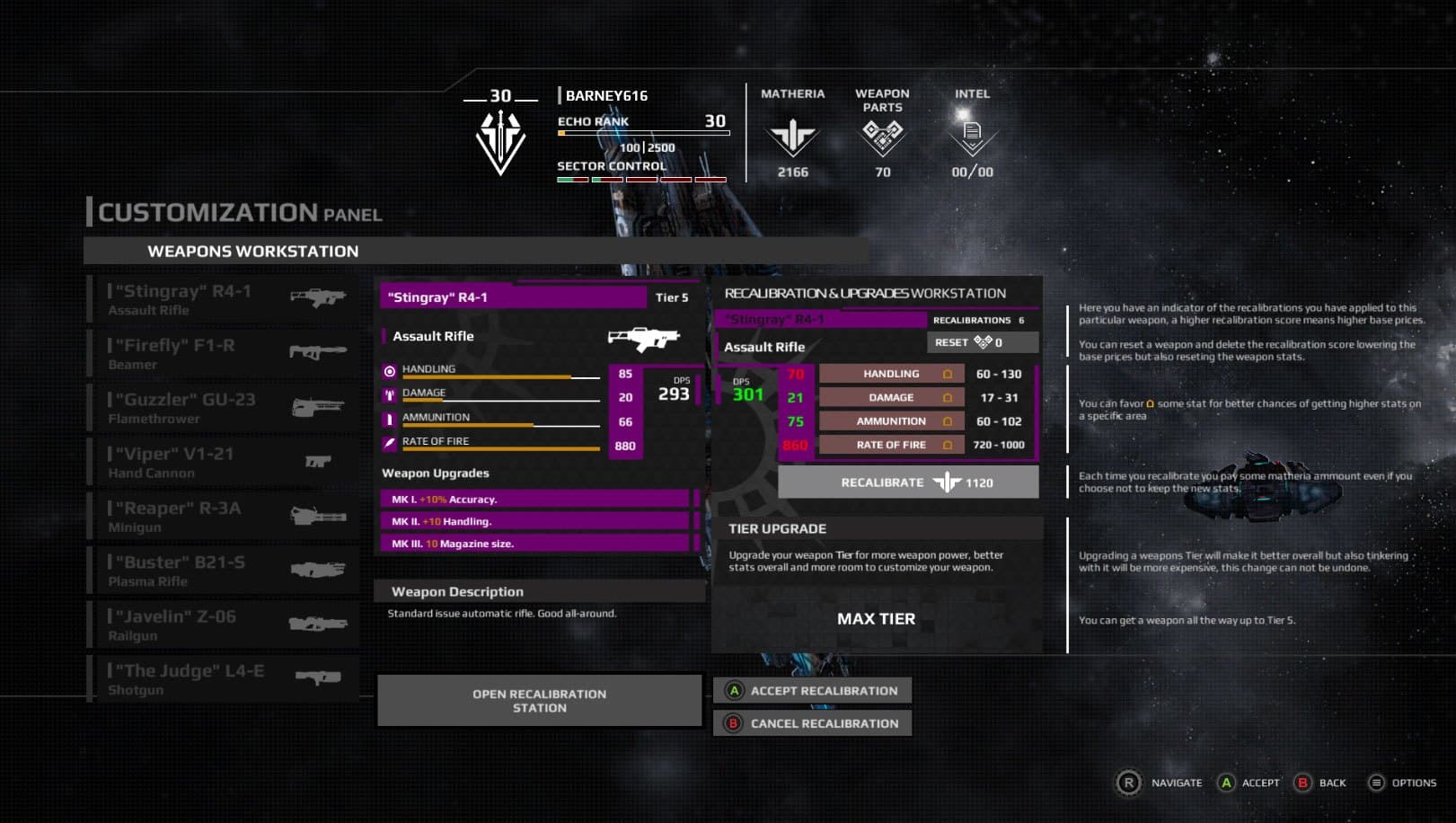Open the recalibration station
The width and height of the screenshot is (1456, 823).
tap(539, 701)
